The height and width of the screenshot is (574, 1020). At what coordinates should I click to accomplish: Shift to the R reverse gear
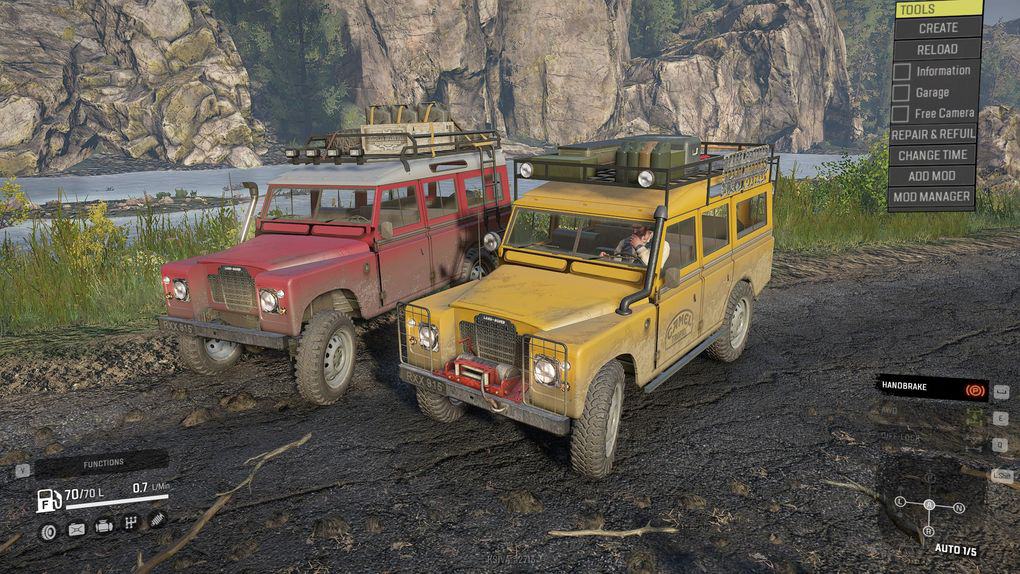[929, 531]
